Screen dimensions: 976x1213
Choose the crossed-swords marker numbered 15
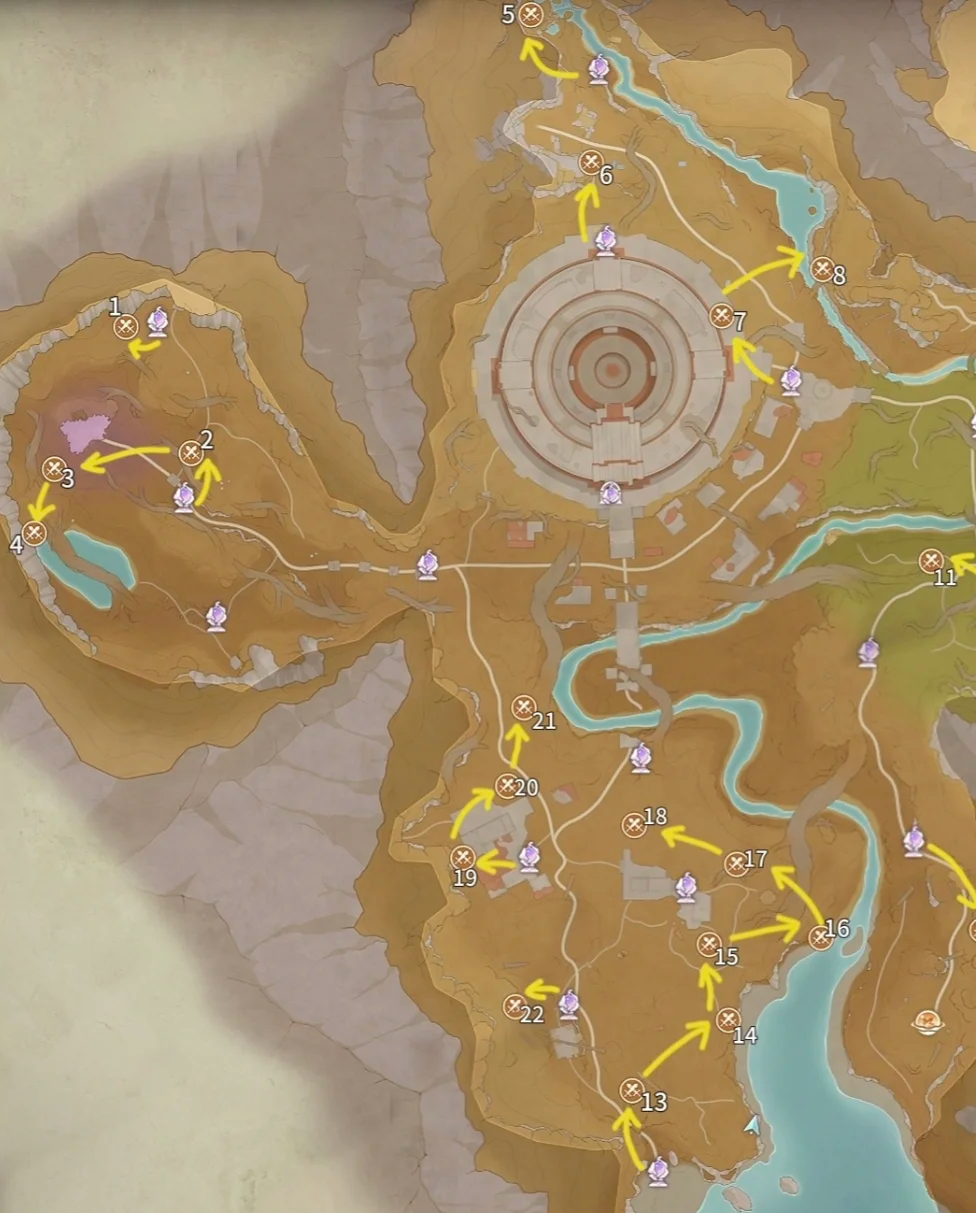tap(709, 944)
